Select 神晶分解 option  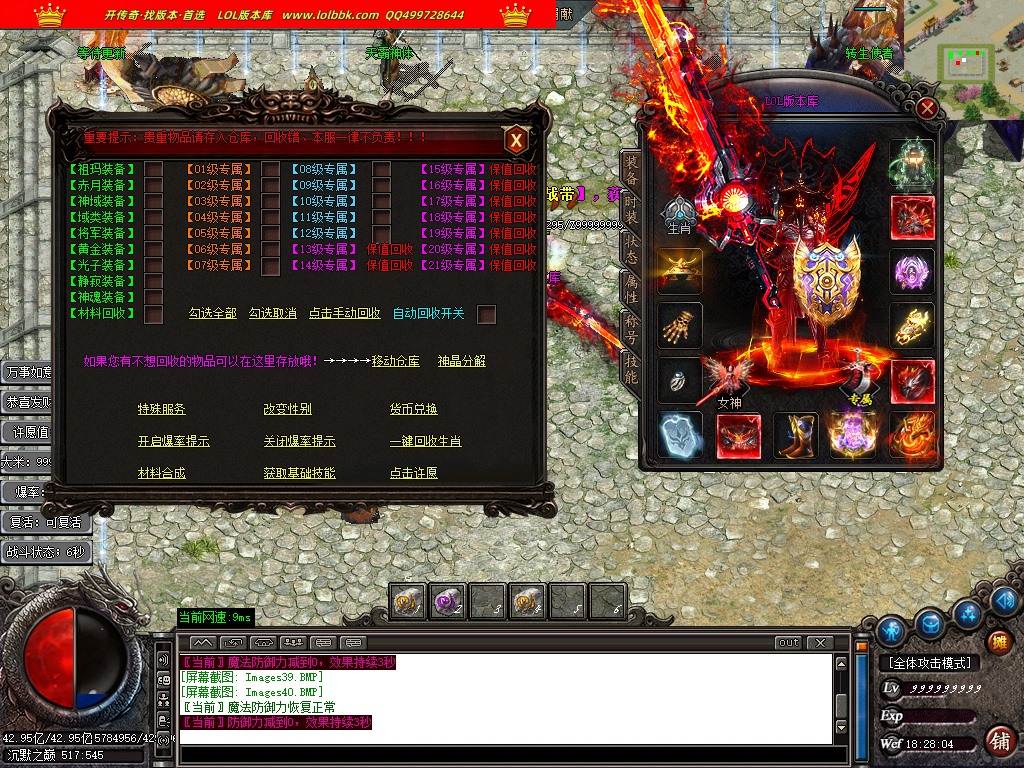pyautogui.click(x=462, y=361)
